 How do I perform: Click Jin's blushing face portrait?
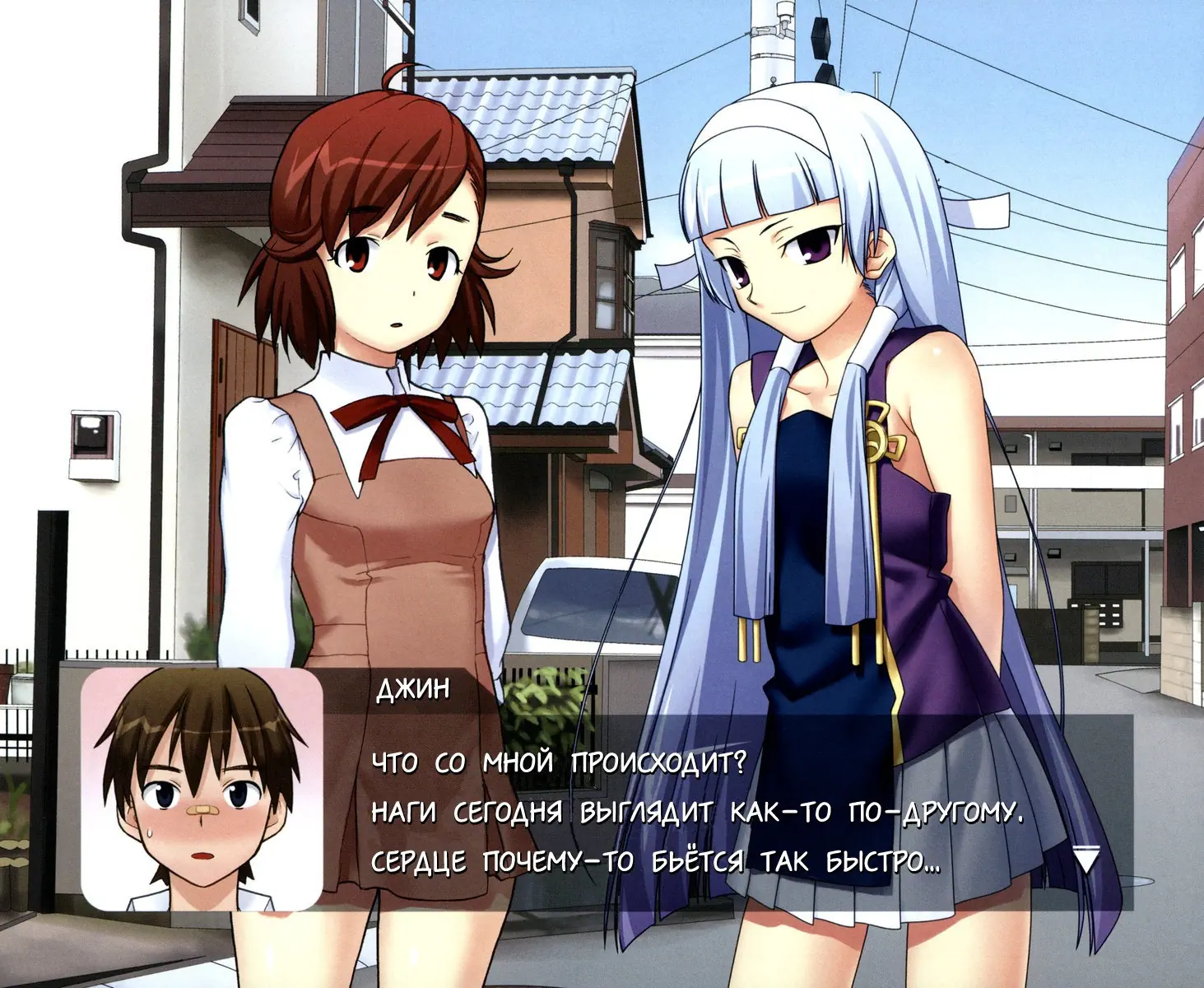202,790
